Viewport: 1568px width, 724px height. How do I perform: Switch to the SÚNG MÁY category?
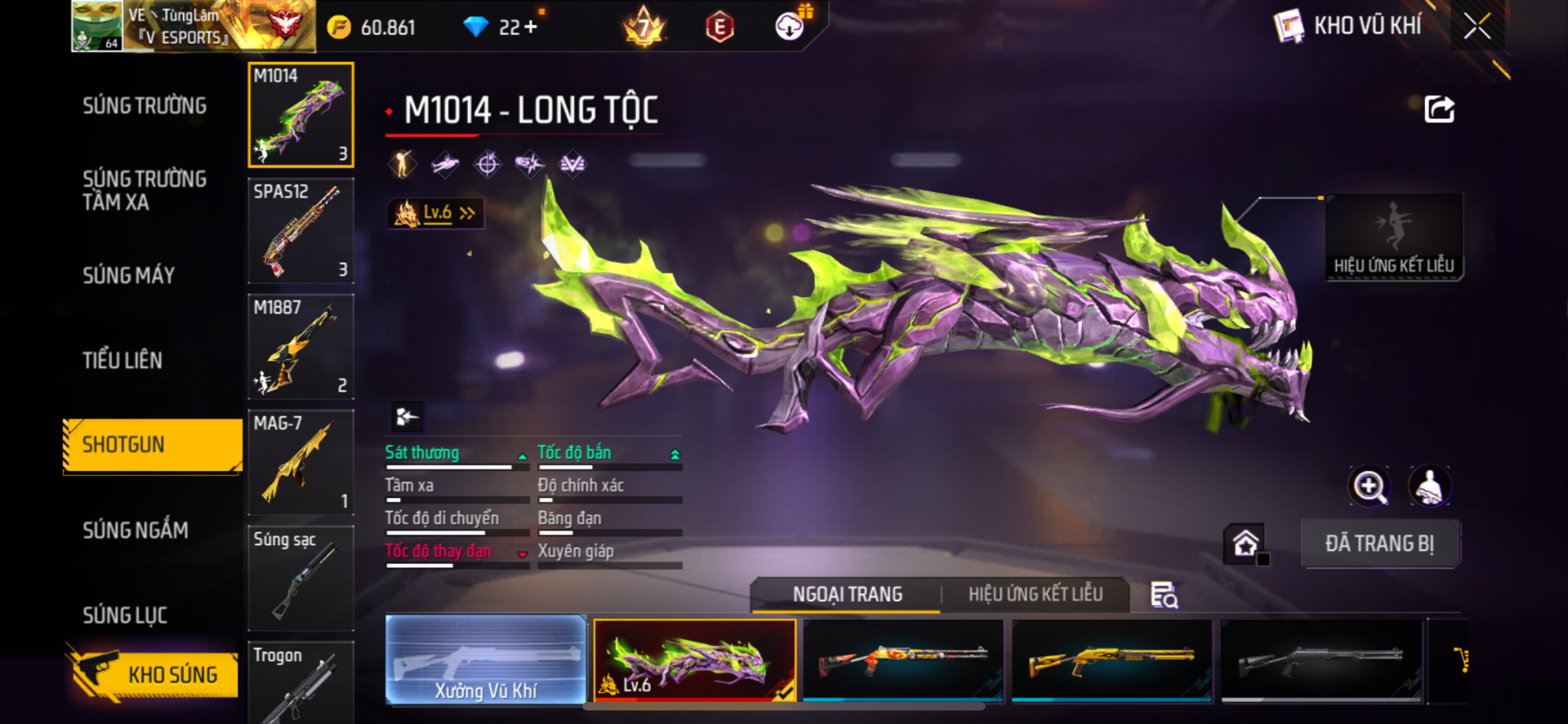pos(129,276)
